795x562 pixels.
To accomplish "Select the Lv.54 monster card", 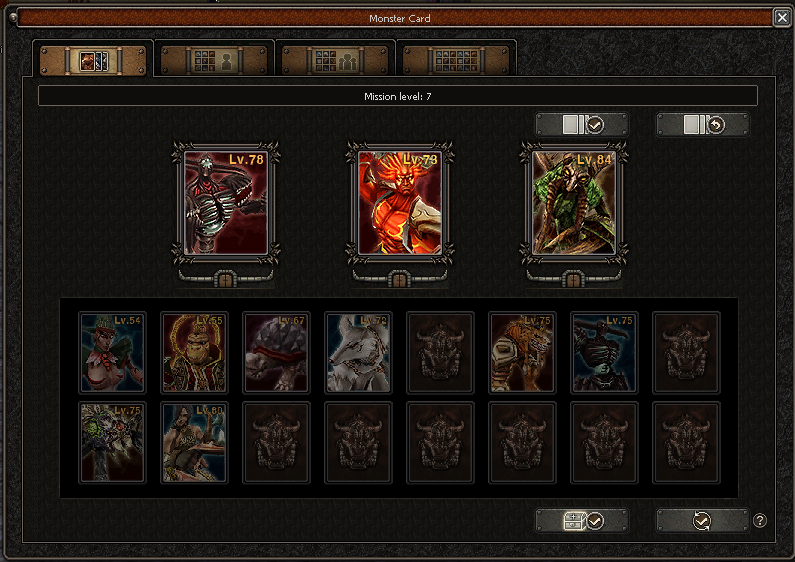I will [x=112, y=353].
